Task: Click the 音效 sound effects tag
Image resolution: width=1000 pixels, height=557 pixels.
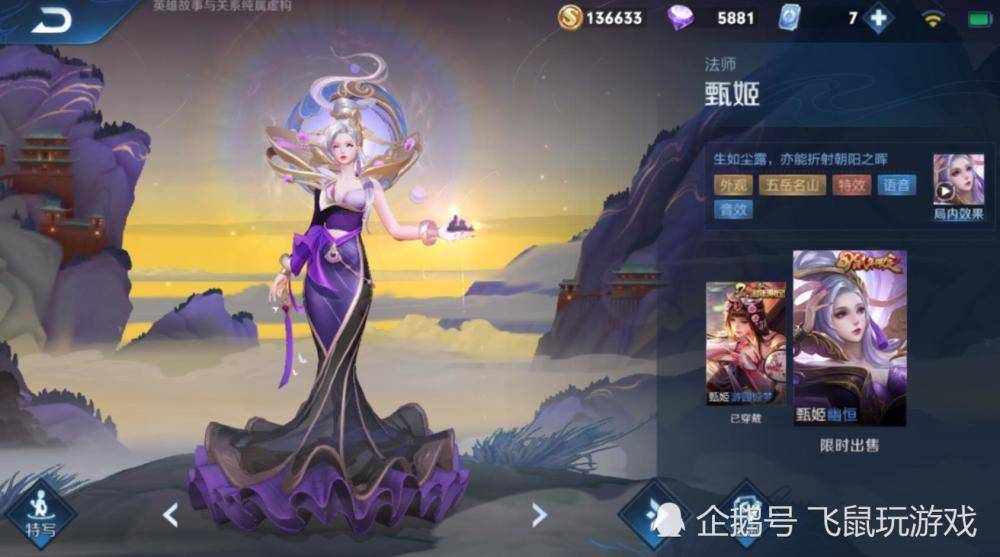Action: click(732, 210)
